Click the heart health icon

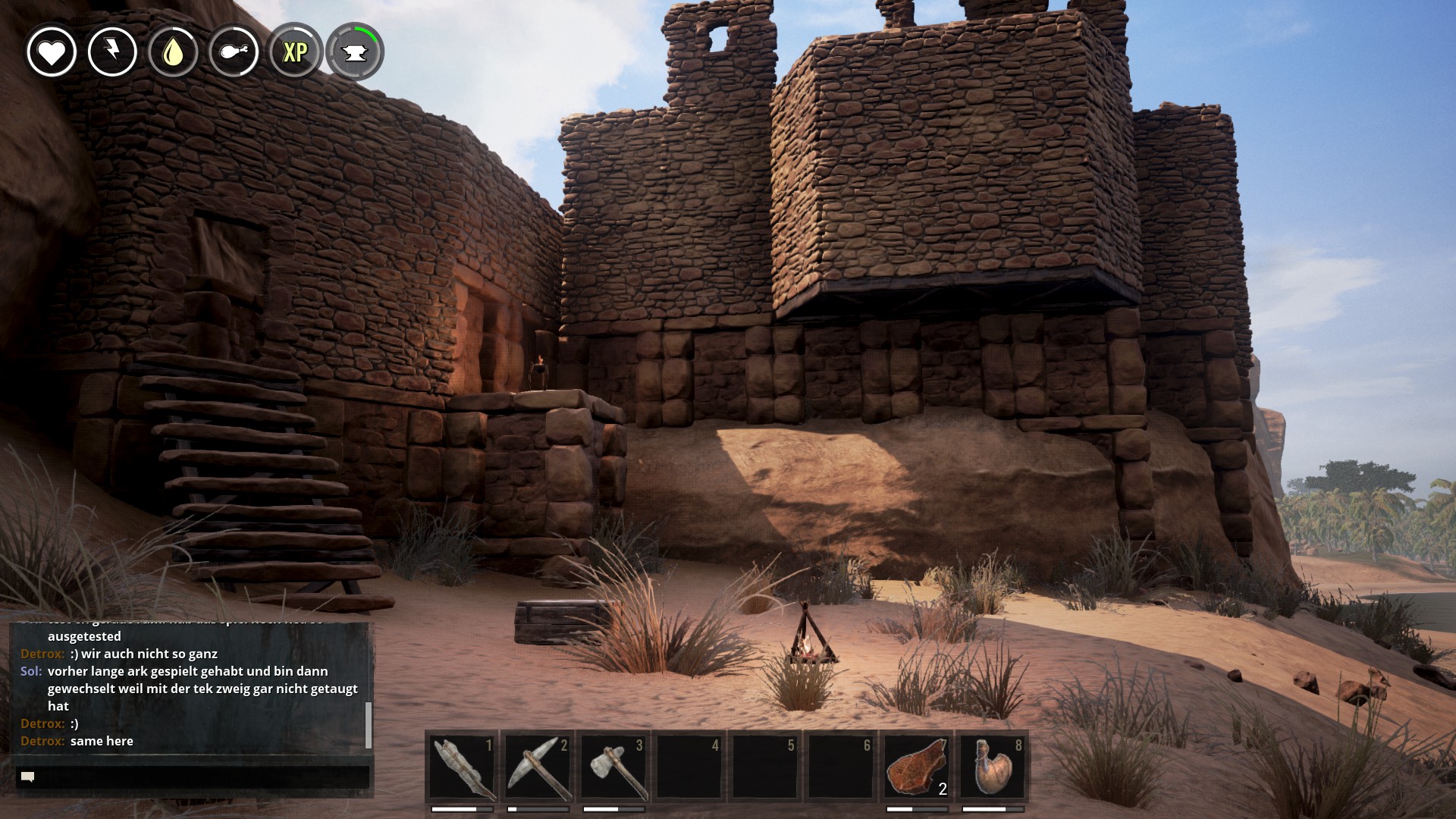52,52
